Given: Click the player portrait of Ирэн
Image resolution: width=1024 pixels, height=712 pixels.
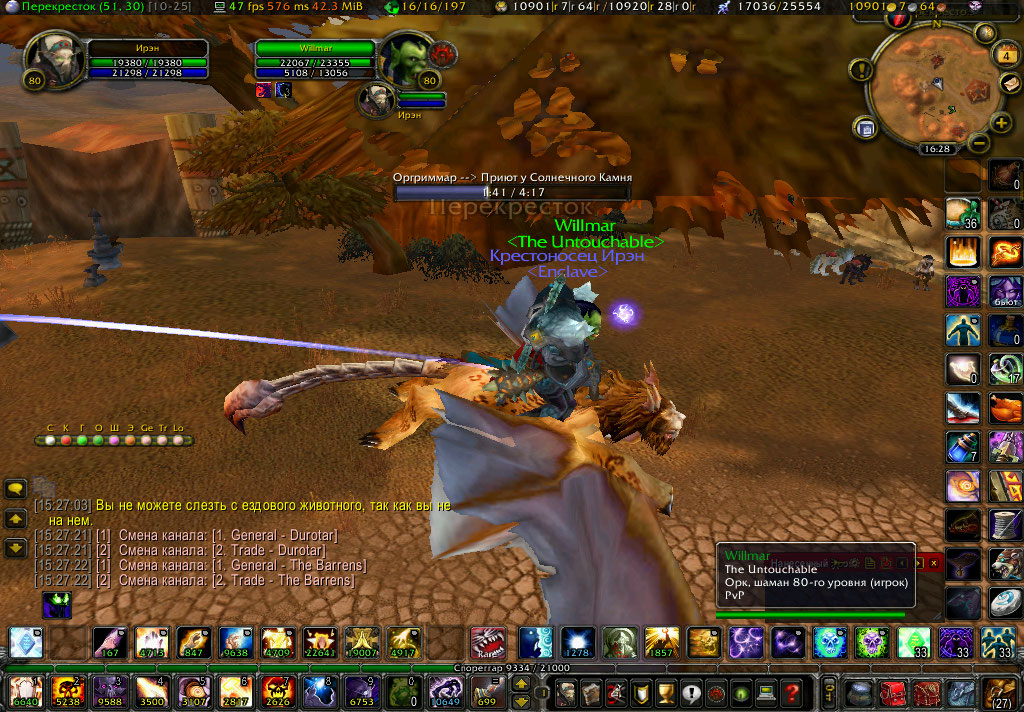Looking at the screenshot, I should pos(49,59).
